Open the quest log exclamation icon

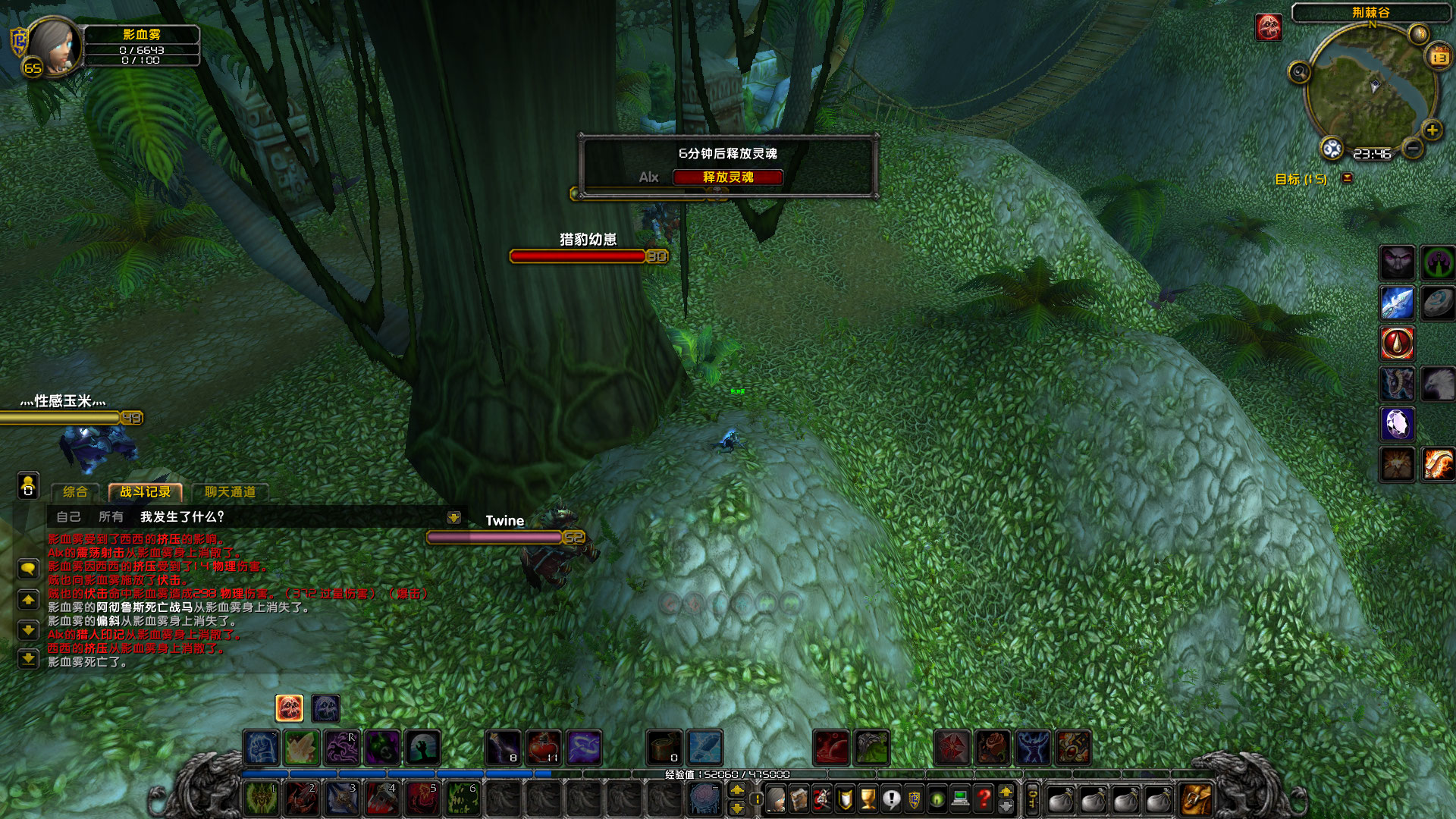click(891, 799)
